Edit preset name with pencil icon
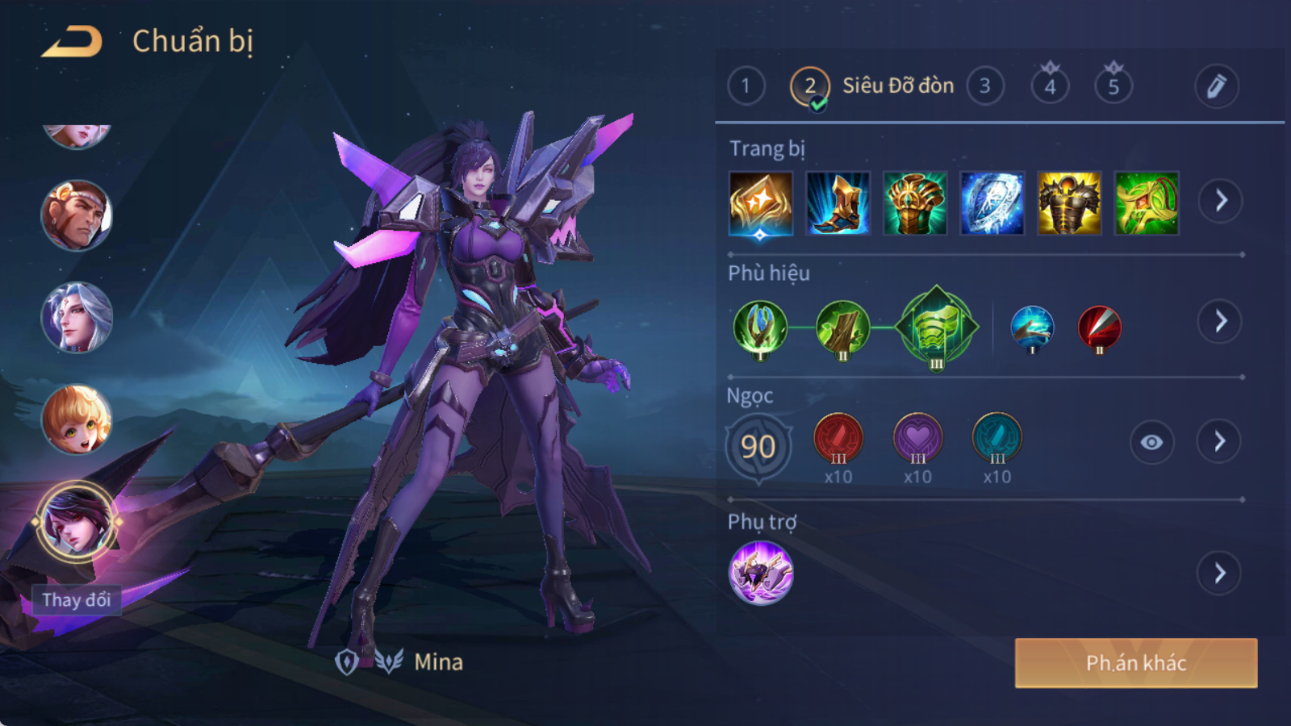This screenshot has width=1291, height=726. [1216, 87]
